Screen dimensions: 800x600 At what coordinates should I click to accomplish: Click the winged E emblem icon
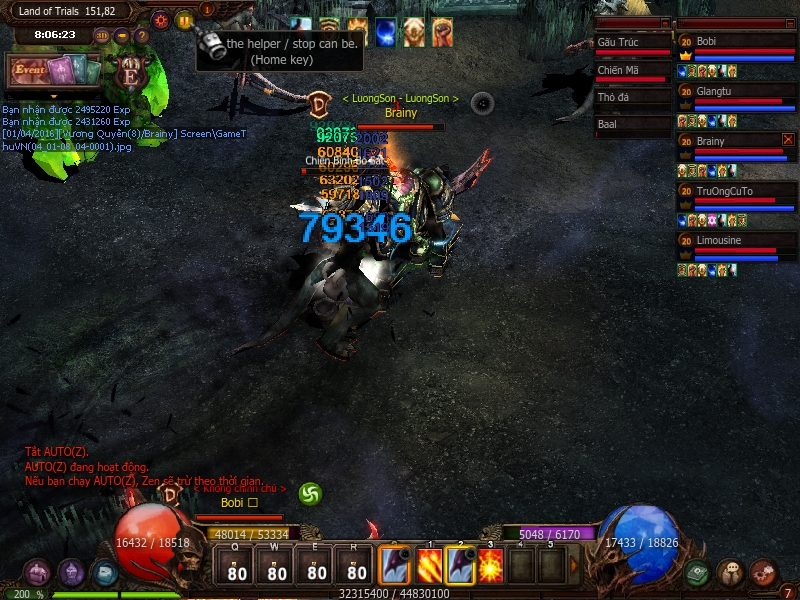point(130,73)
